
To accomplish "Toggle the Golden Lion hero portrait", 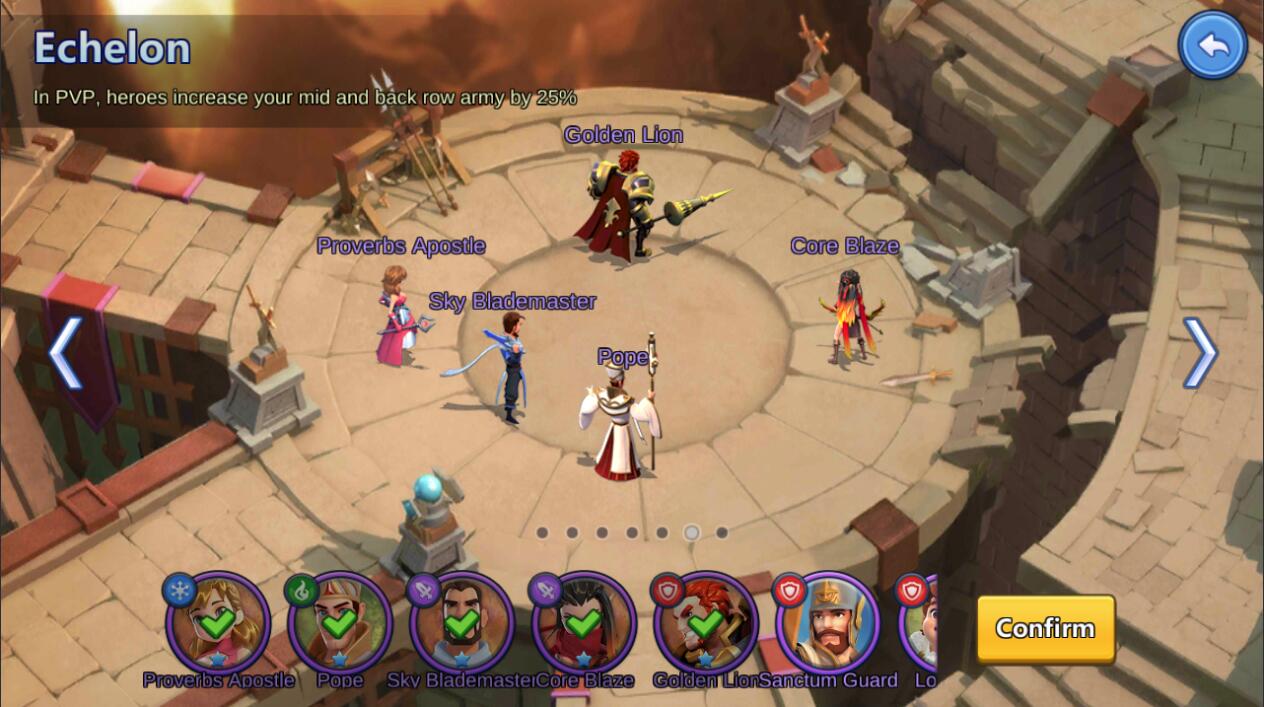I will (x=705, y=623).
